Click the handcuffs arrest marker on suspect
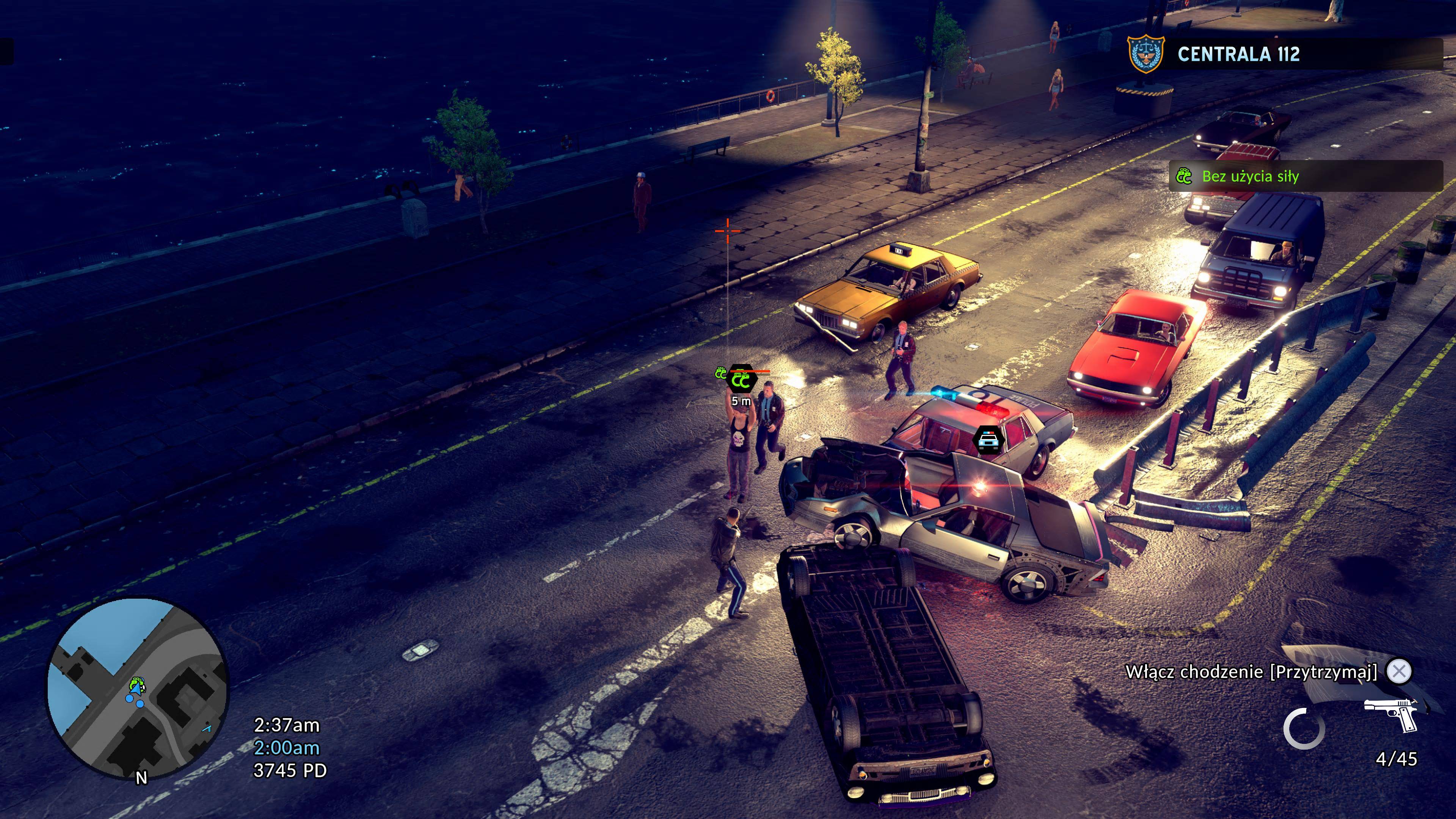This screenshot has width=1456, height=819. click(741, 380)
